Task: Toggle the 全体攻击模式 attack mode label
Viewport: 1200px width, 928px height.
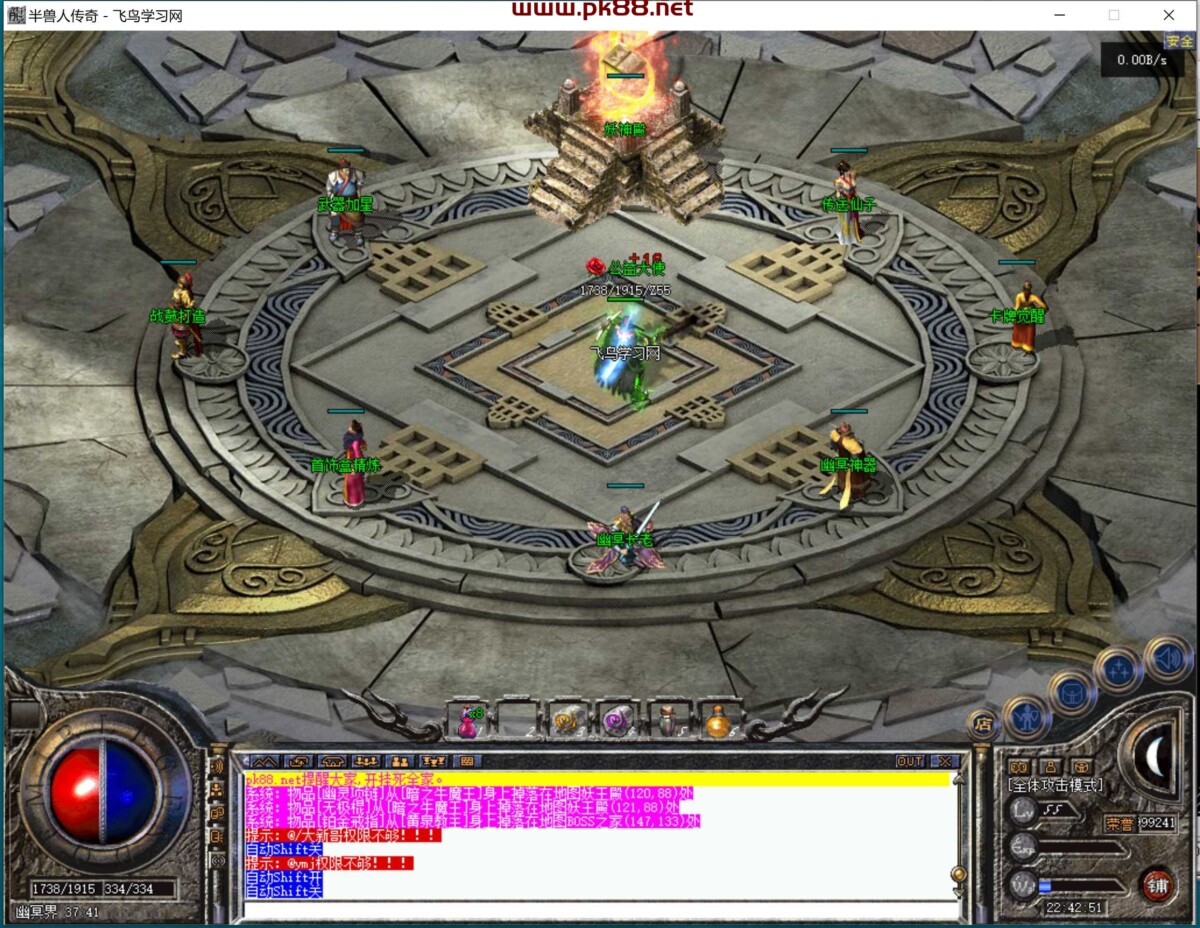Action: click(1056, 786)
